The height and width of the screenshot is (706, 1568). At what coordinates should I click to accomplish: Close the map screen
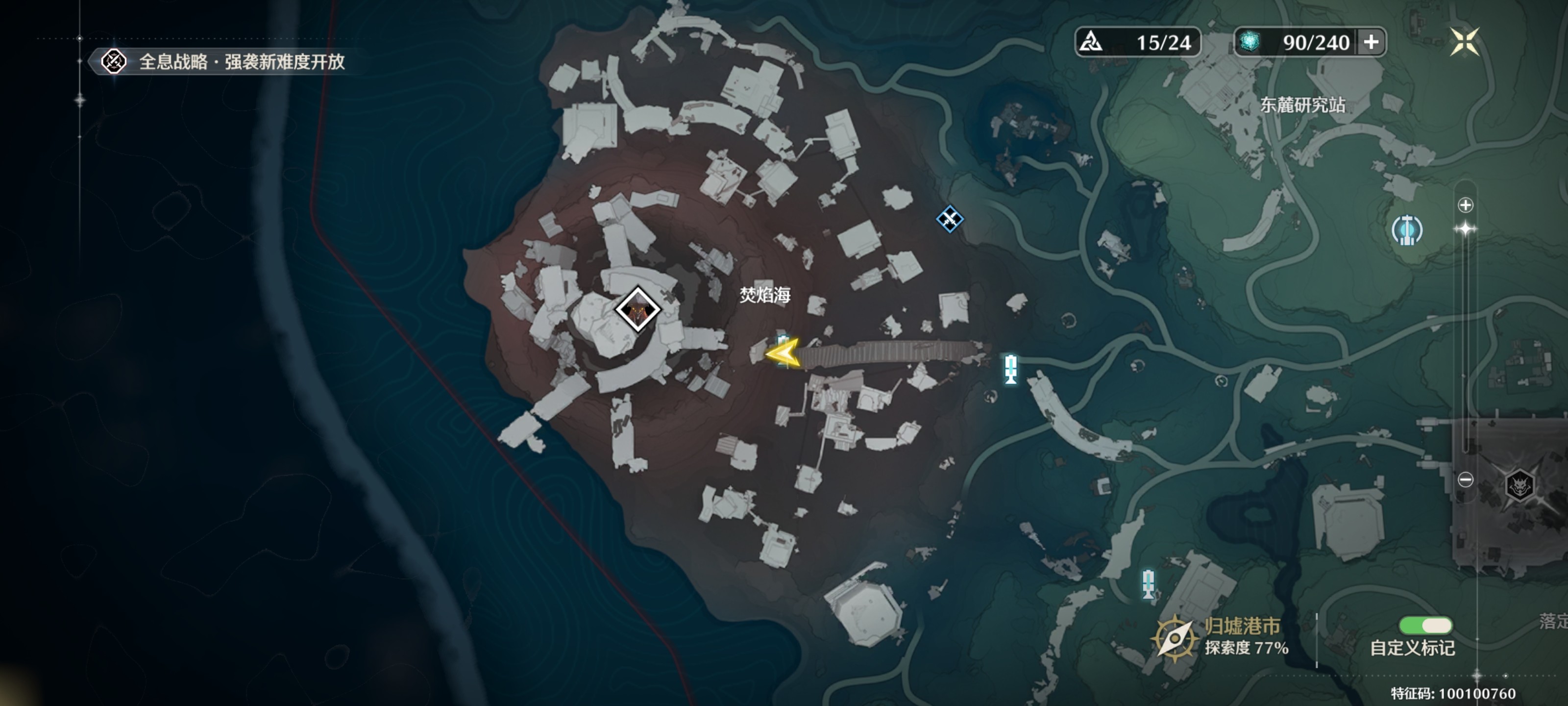[1464, 41]
